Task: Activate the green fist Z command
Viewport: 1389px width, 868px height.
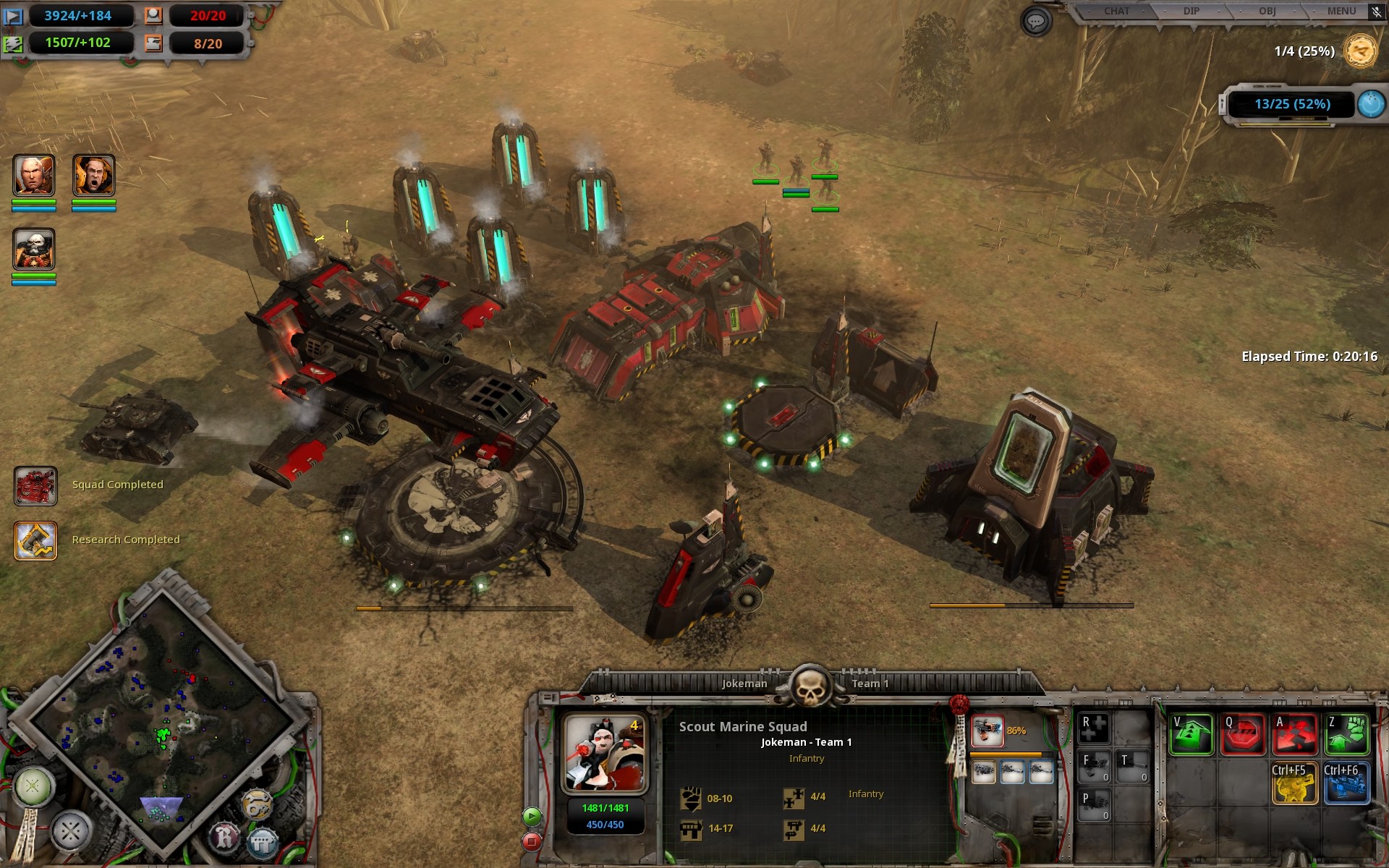Action: (x=1347, y=735)
